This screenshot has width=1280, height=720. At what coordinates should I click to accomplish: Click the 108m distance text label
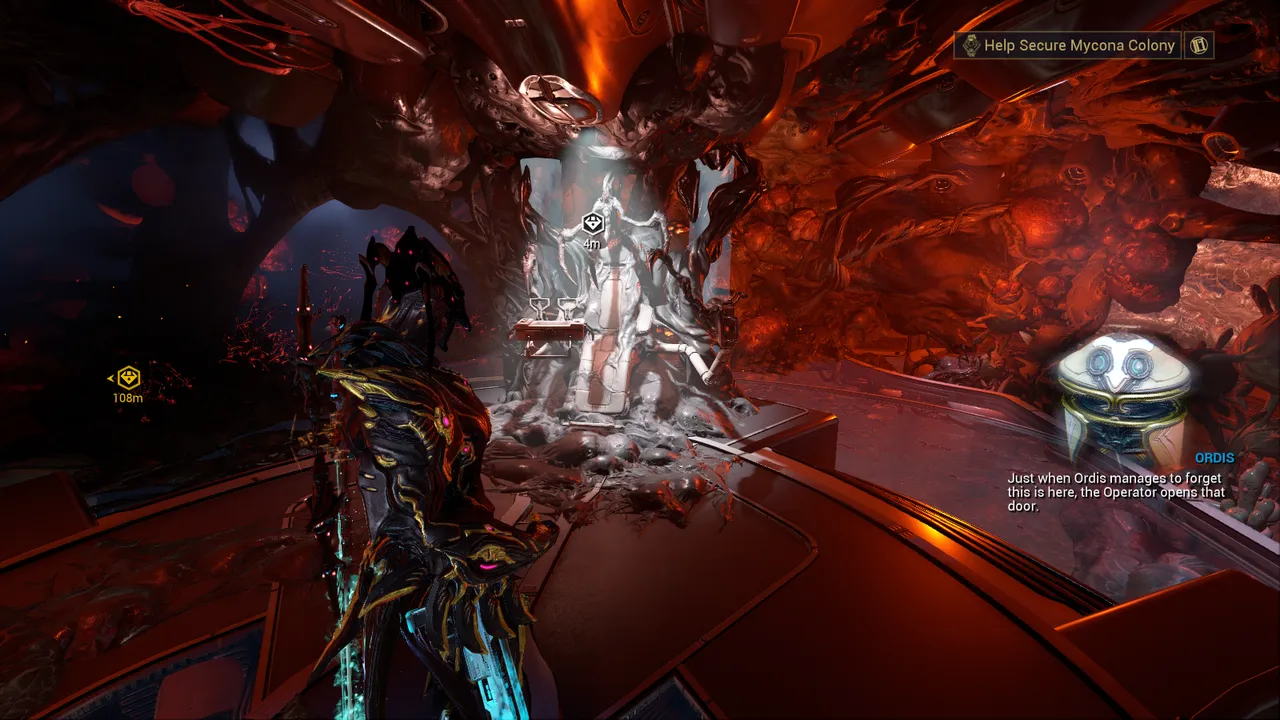coord(126,397)
